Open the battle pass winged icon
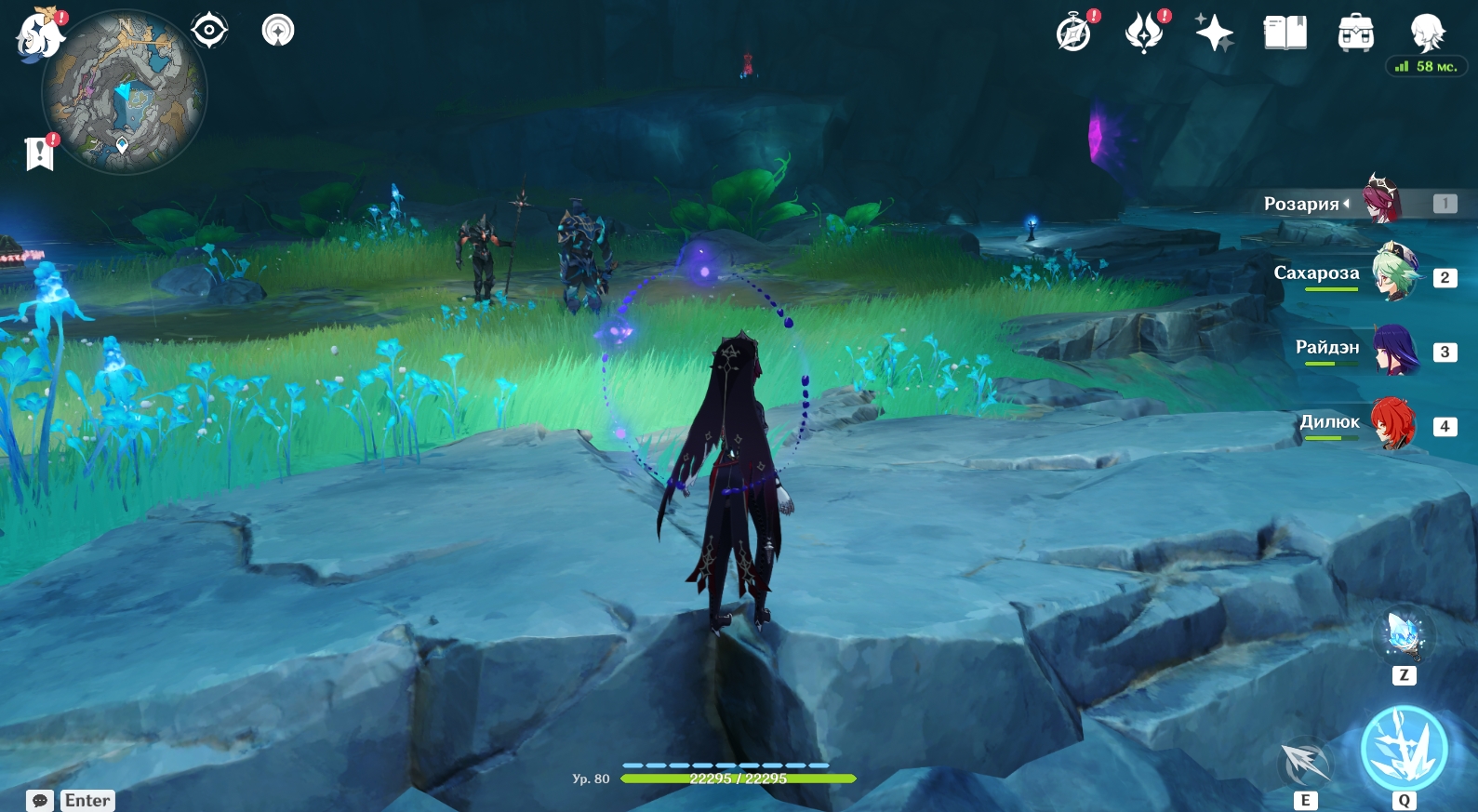Image resolution: width=1478 pixels, height=812 pixels. pyautogui.click(x=1144, y=33)
